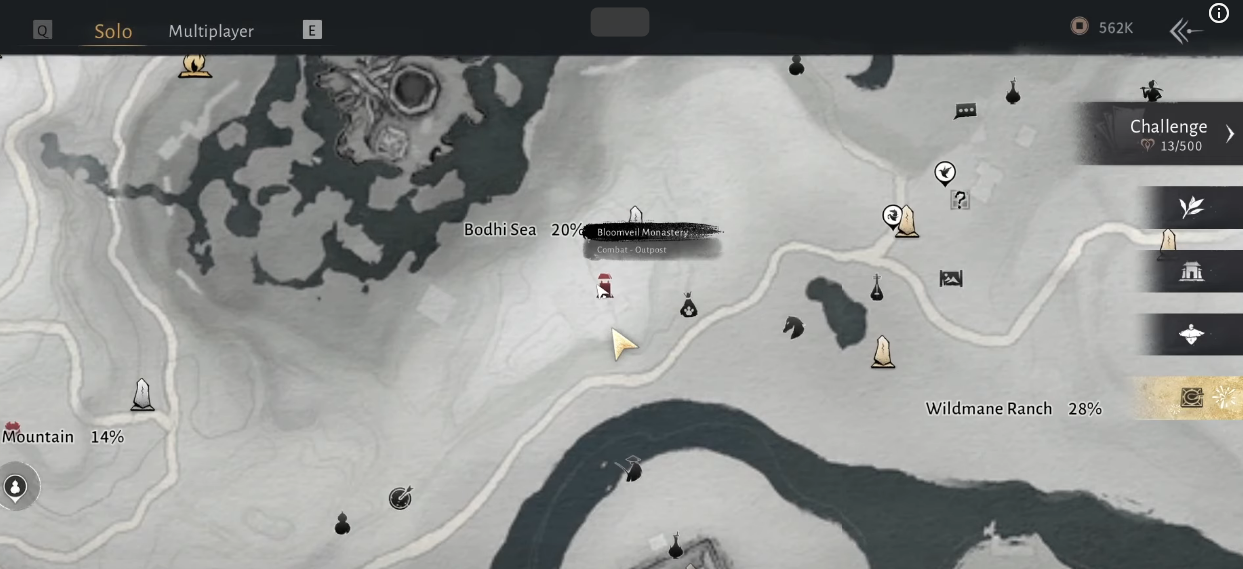
Task: Select the Bloomveil Monastery outpost marker
Action: coord(604,288)
